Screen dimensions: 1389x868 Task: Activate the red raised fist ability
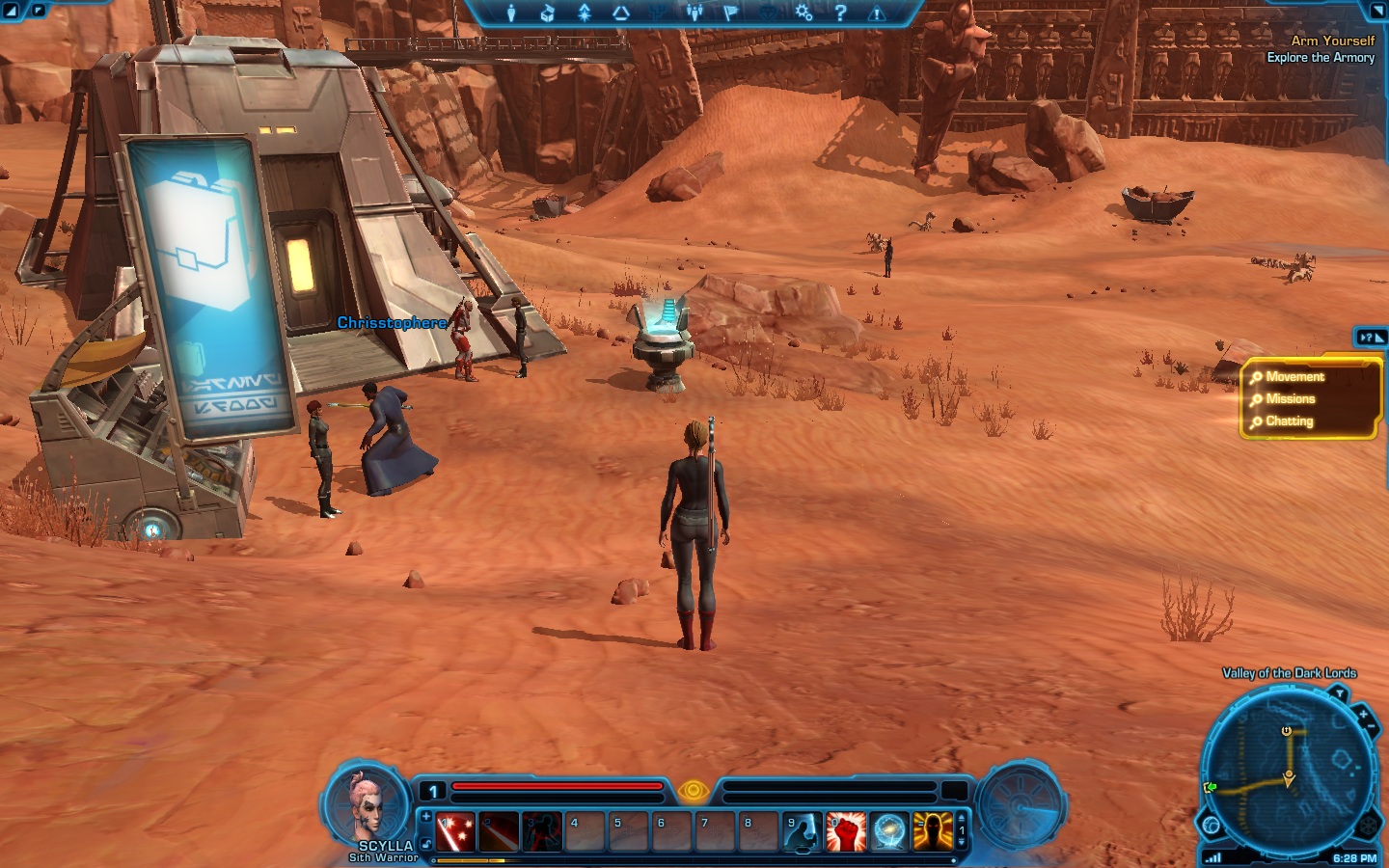(x=845, y=831)
